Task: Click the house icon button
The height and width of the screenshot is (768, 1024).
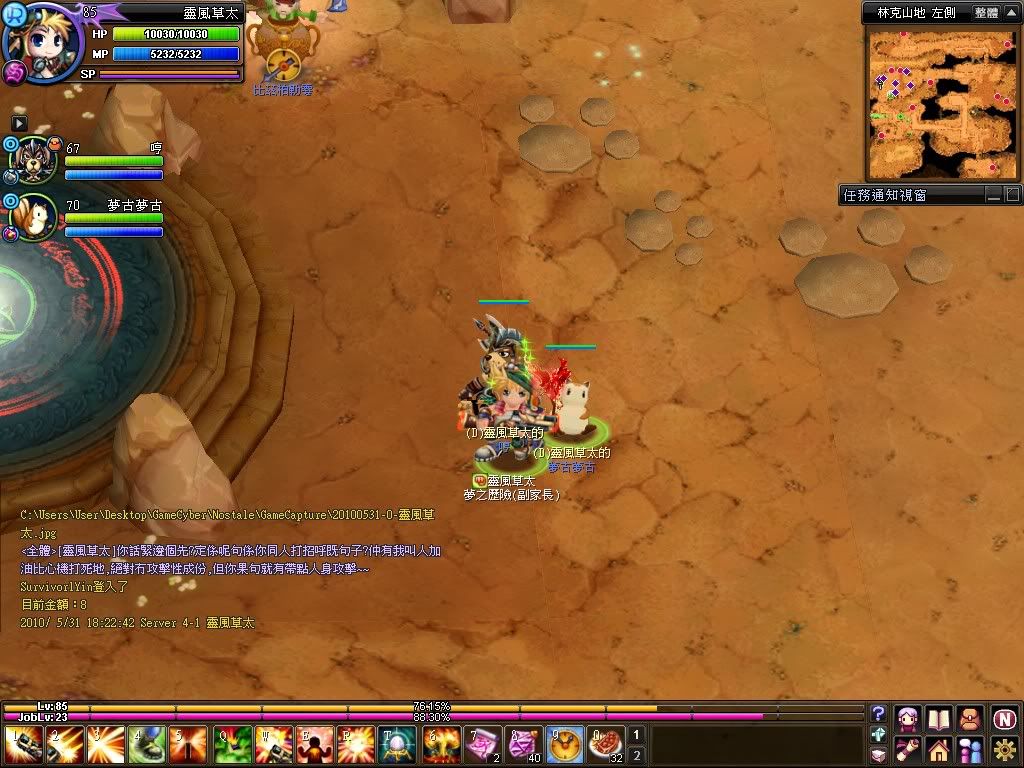Action: 938,749
